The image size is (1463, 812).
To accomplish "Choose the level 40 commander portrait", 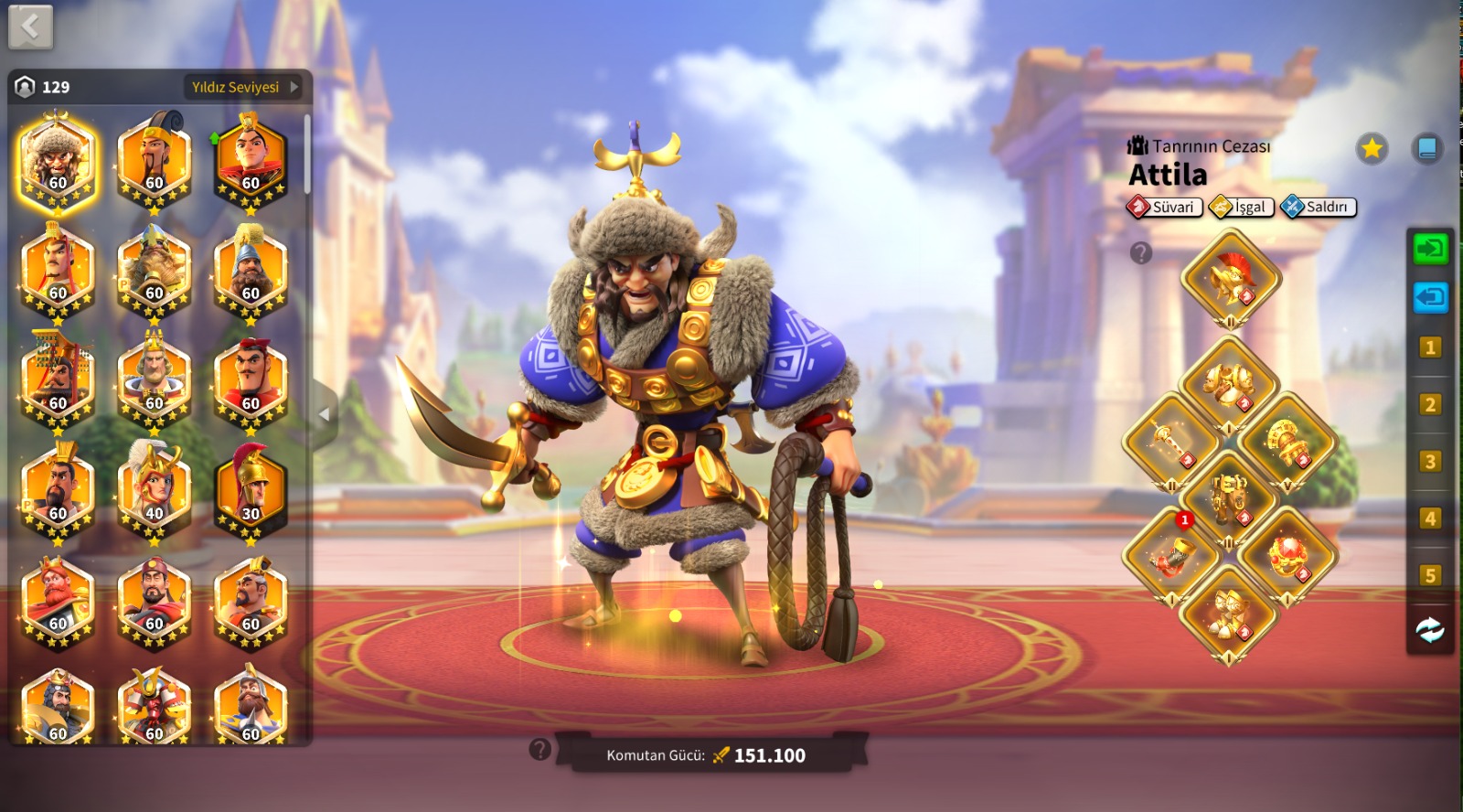I will coord(154,490).
